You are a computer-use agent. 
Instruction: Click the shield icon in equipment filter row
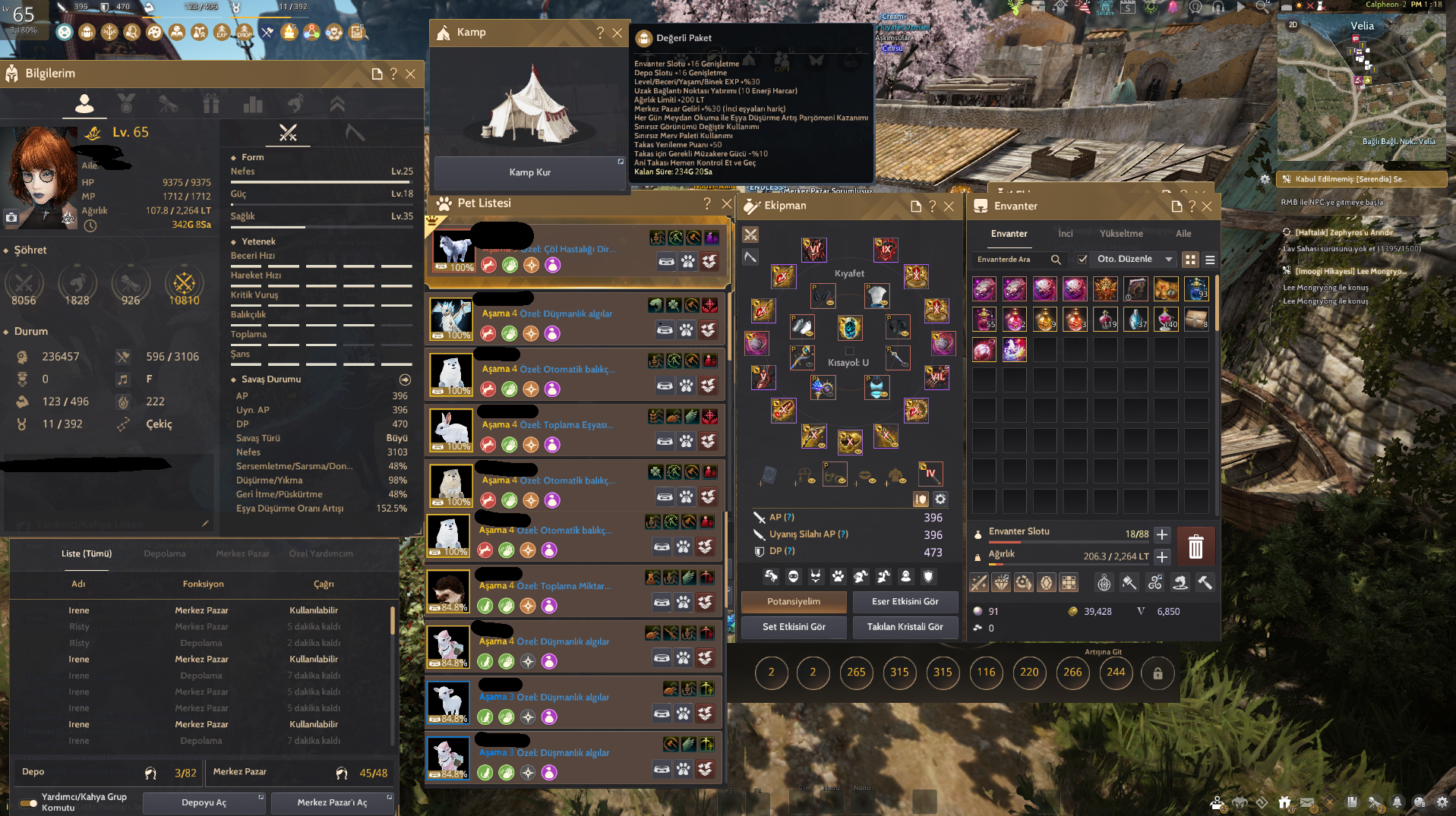click(x=927, y=576)
